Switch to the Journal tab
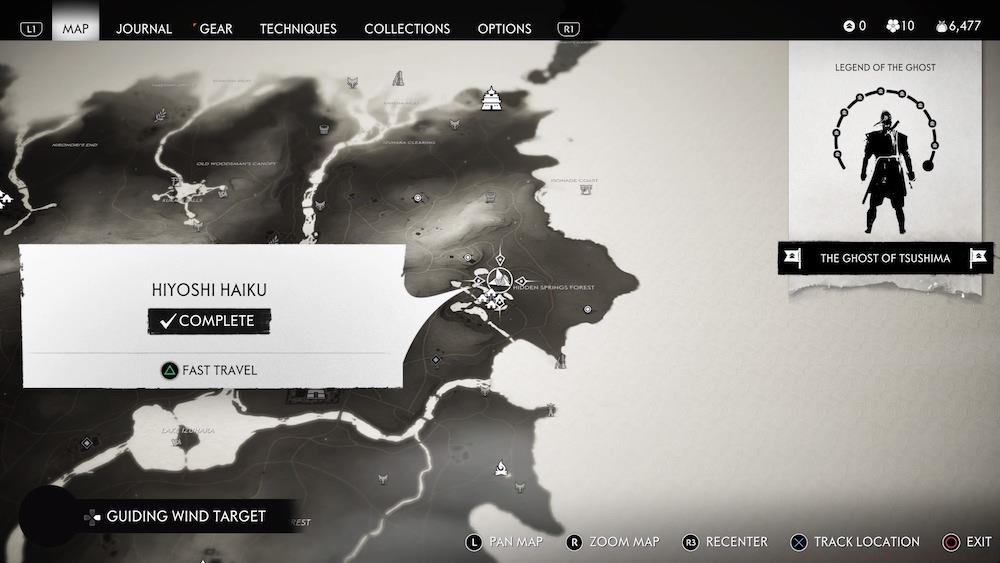1000x563 pixels. coord(144,29)
